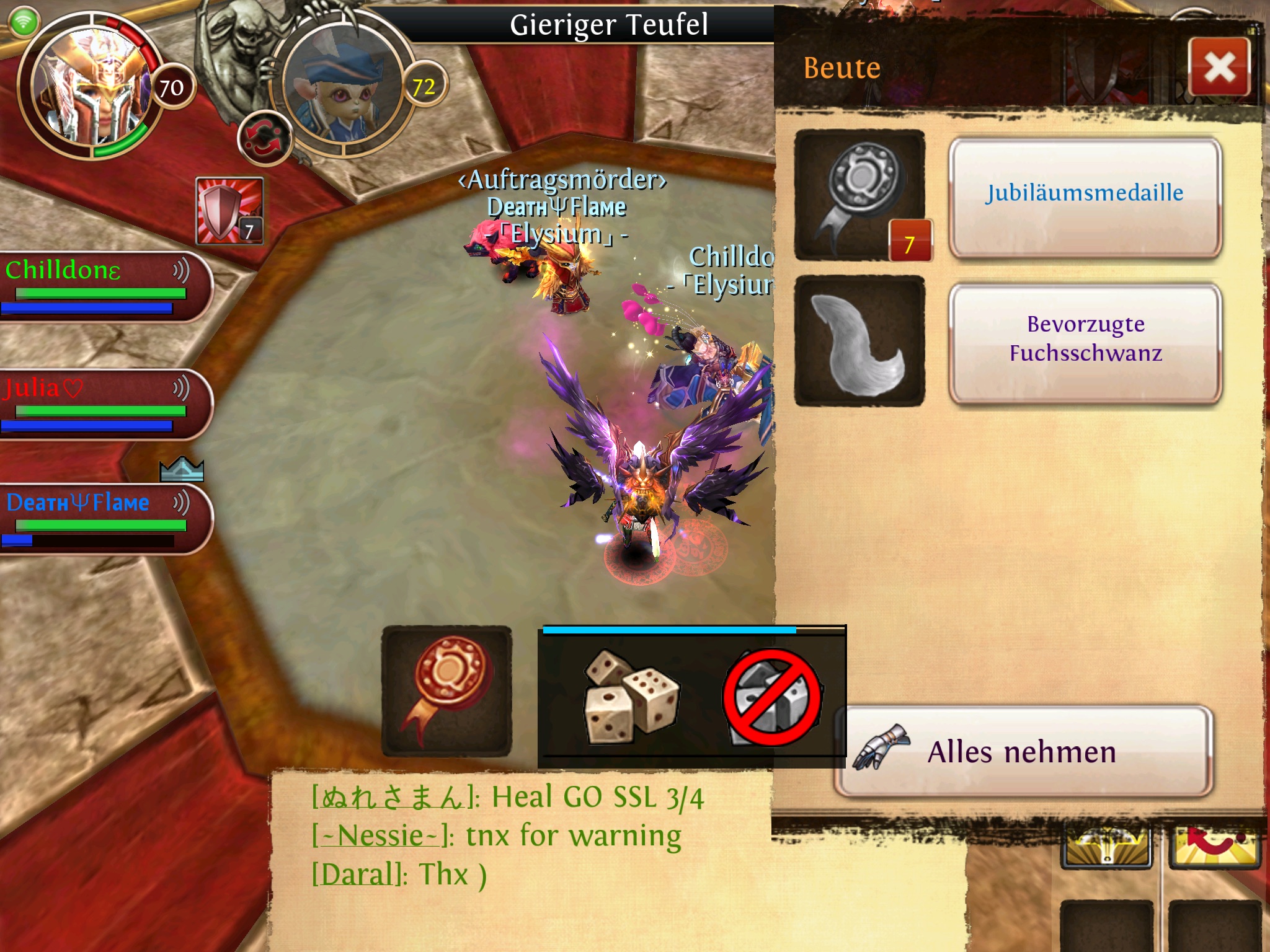This screenshot has height=952, width=1270.
Task: Select the grey fox tail icon
Action: 860,341
